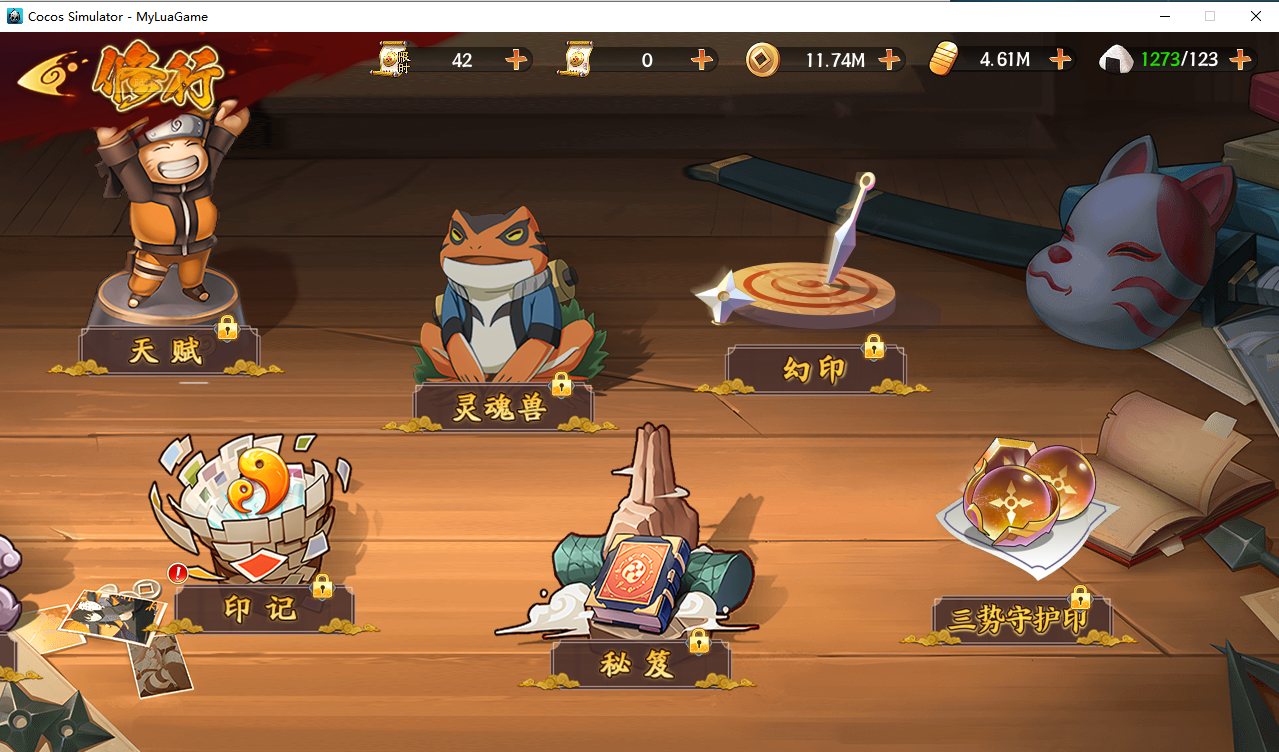Choose the 秘笈 secret manual entry
The image size is (1279, 752).
(639, 664)
